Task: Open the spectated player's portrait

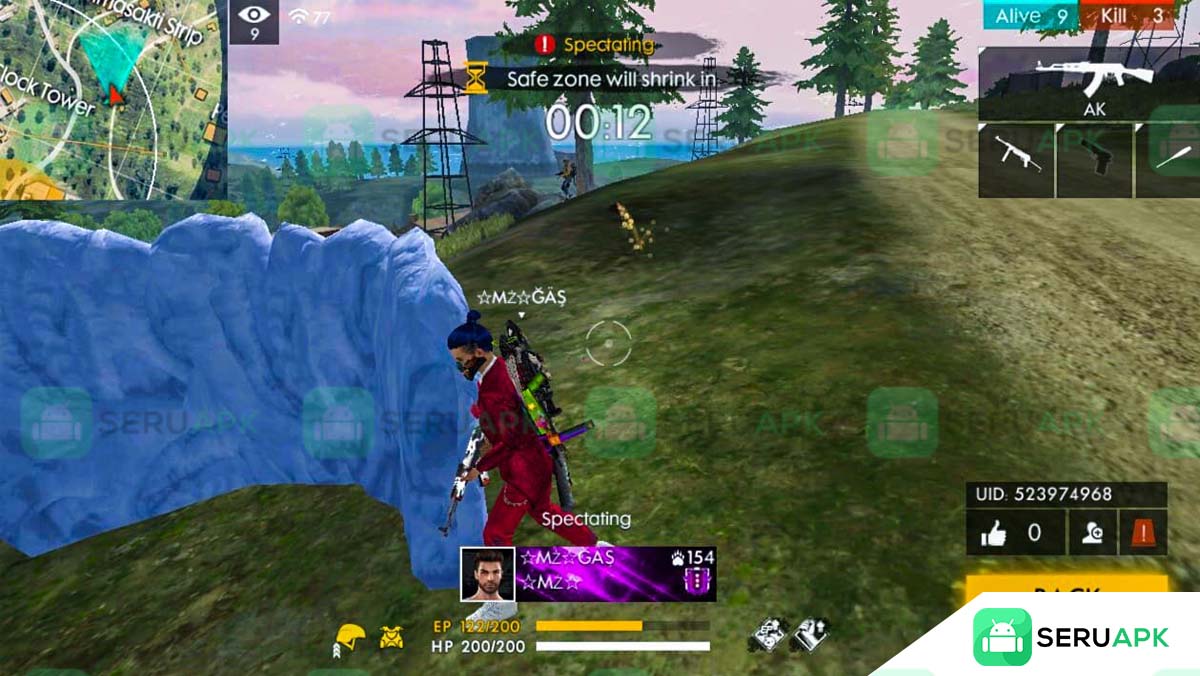Action: [x=487, y=574]
